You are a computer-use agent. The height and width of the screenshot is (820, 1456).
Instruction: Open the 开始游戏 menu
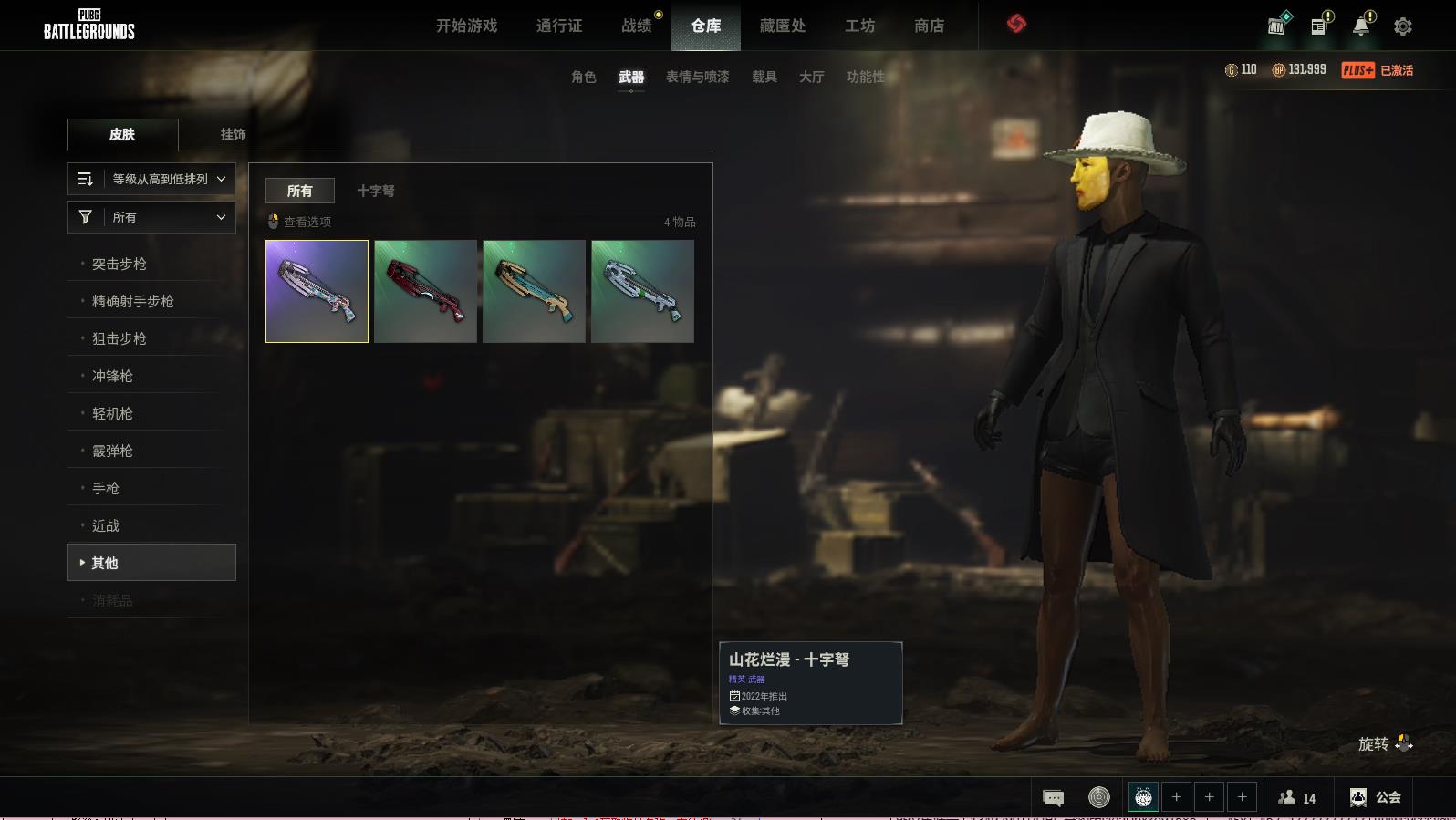click(466, 26)
